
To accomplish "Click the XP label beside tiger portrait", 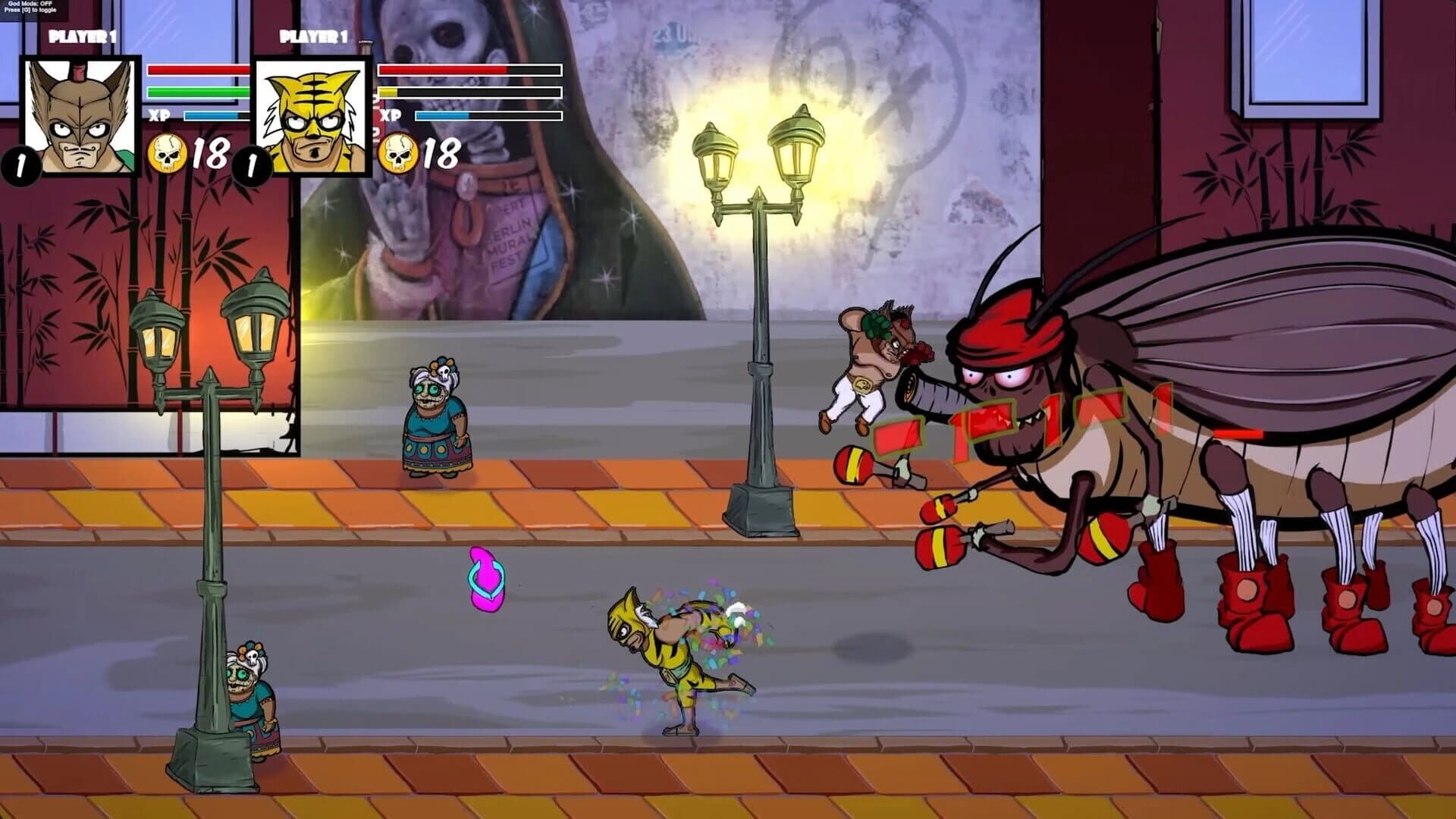I will 390,117.
